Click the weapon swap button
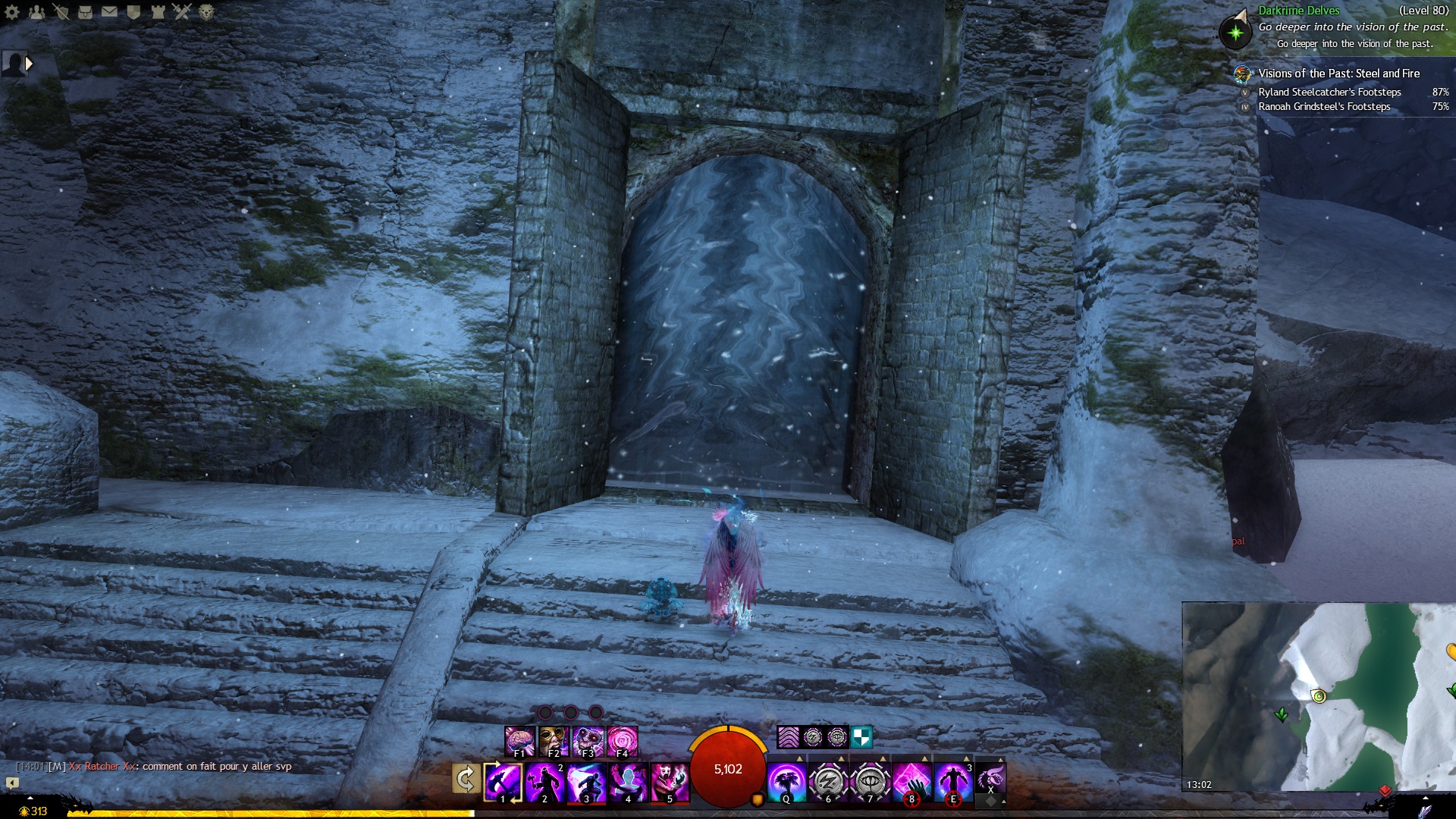 point(465,780)
